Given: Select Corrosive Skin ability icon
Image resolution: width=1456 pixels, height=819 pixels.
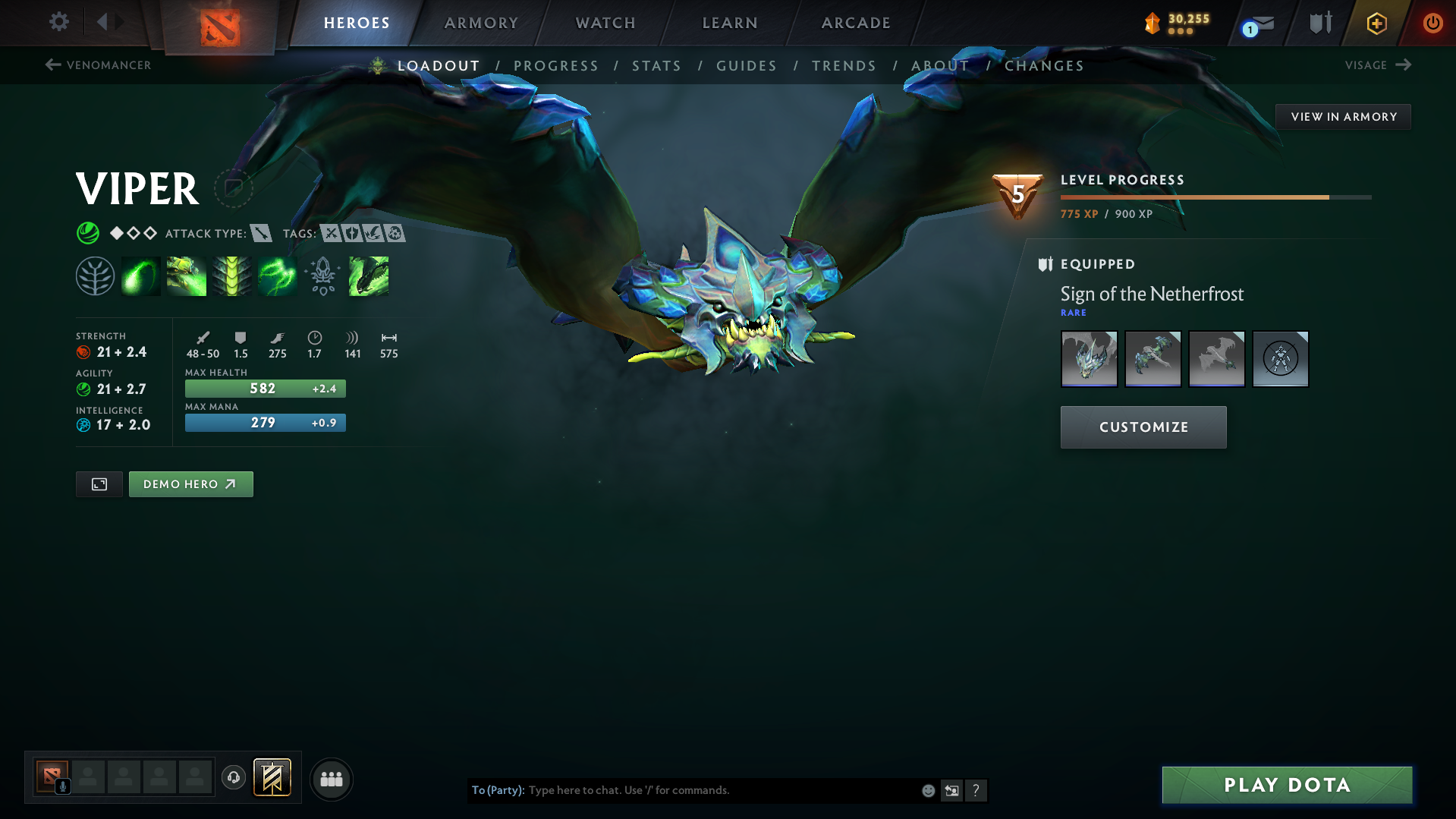Looking at the screenshot, I should point(232,276).
